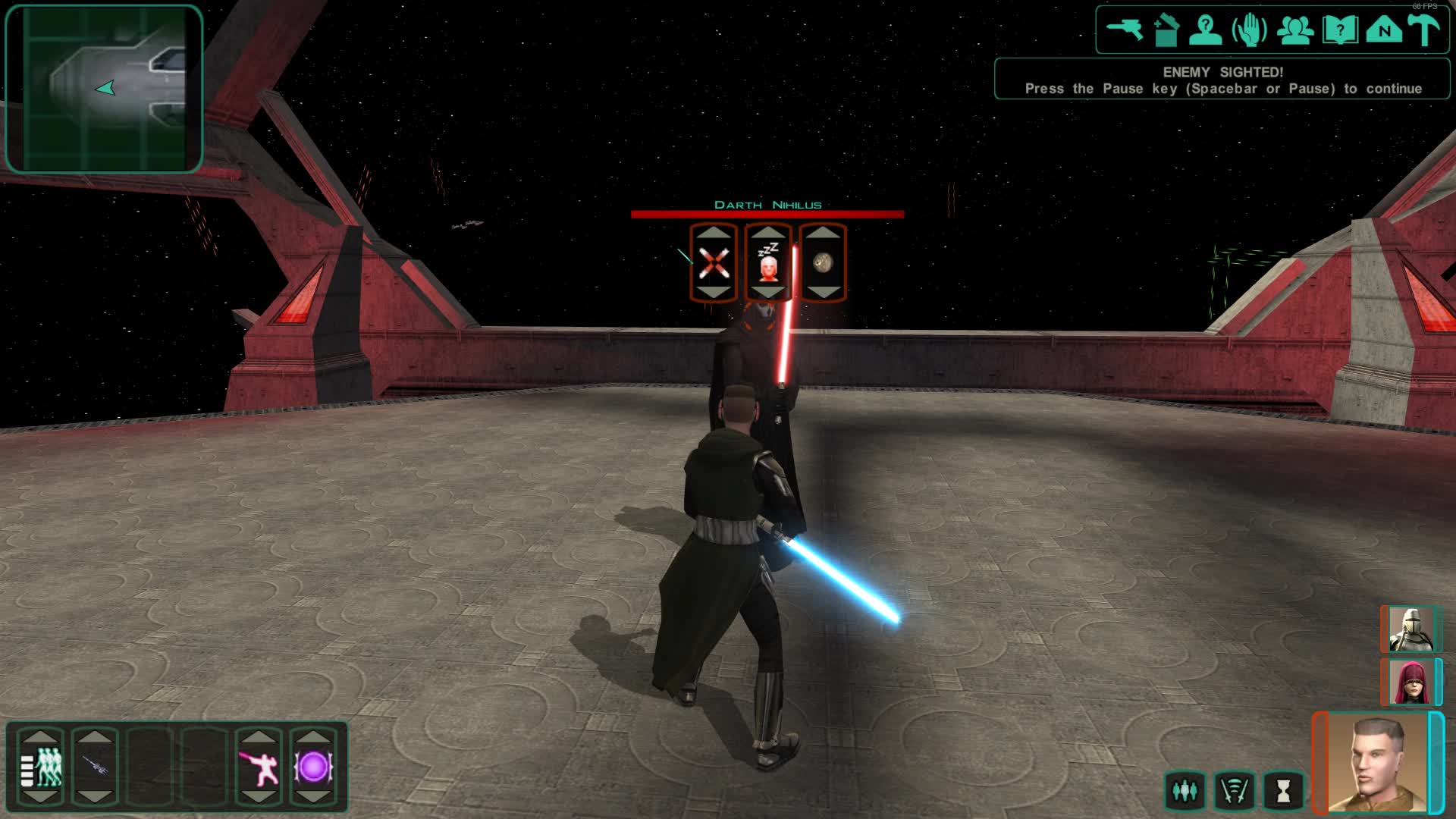Toggle Solo Mode with three-figures icon
1456x819 pixels.
pyautogui.click(x=1187, y=789)
